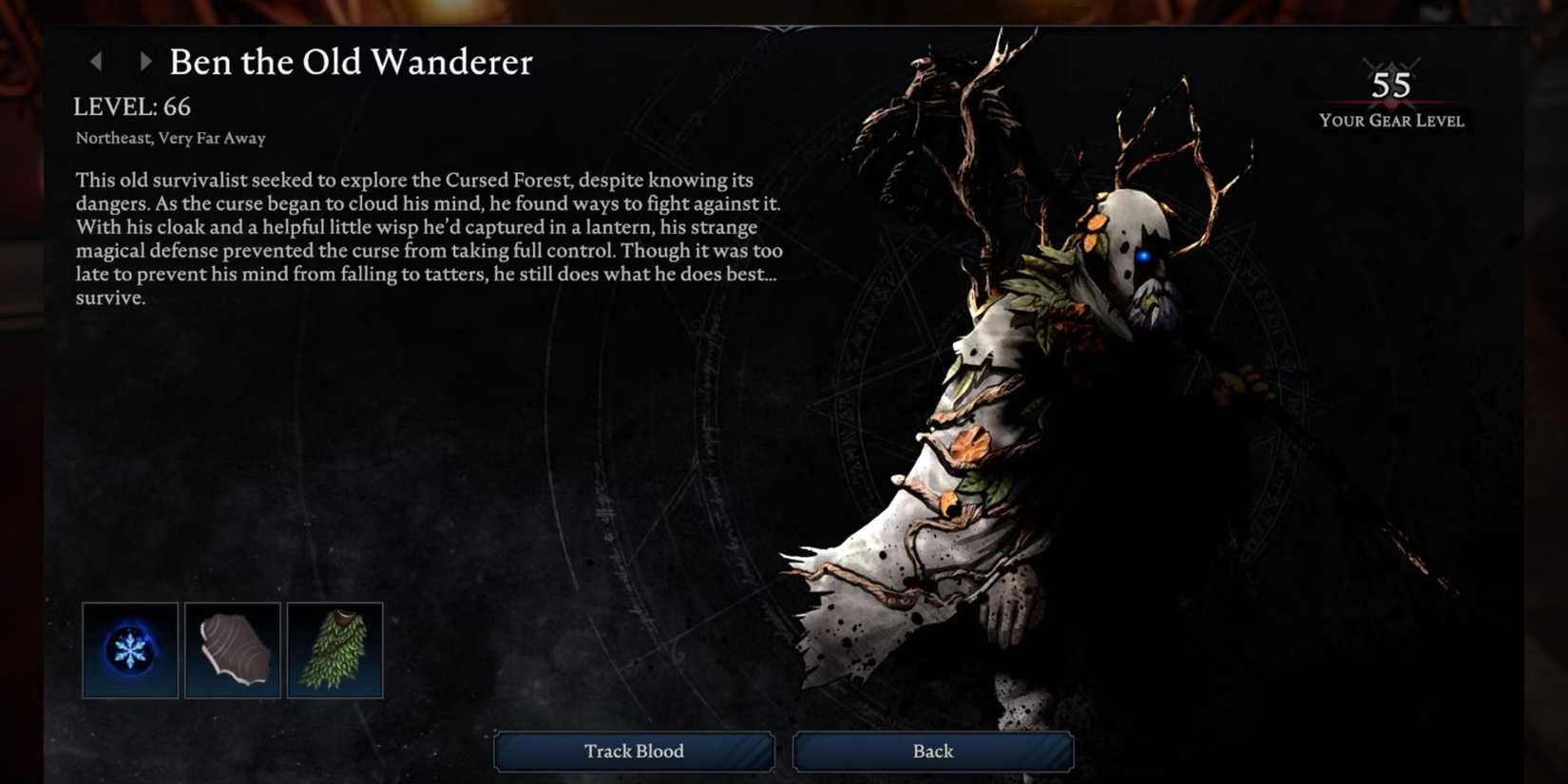Select the frost snowflake ability reward
1568x784 pixels.
(130, 651)
